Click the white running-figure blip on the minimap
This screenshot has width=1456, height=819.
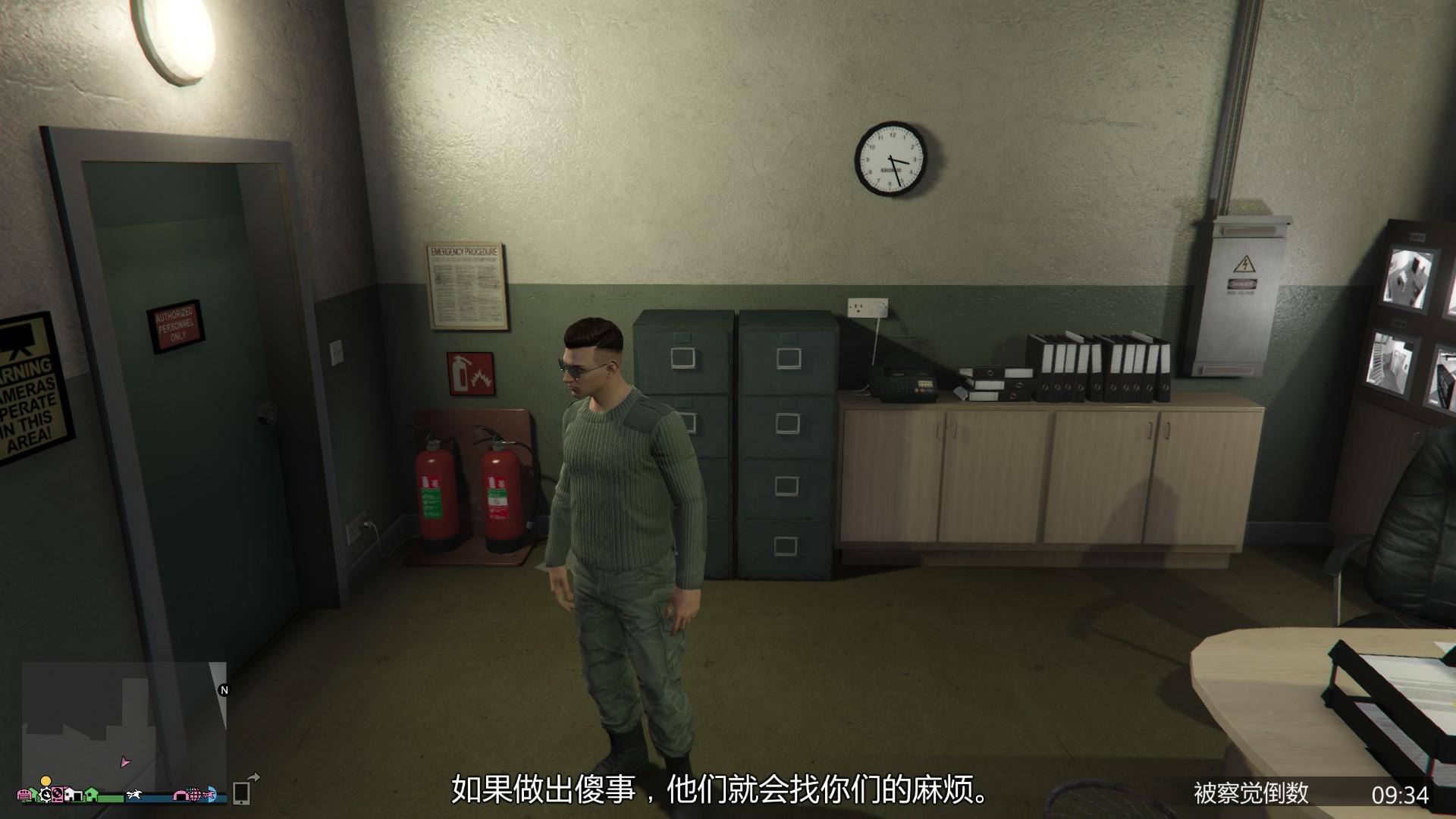click(134, 794)
